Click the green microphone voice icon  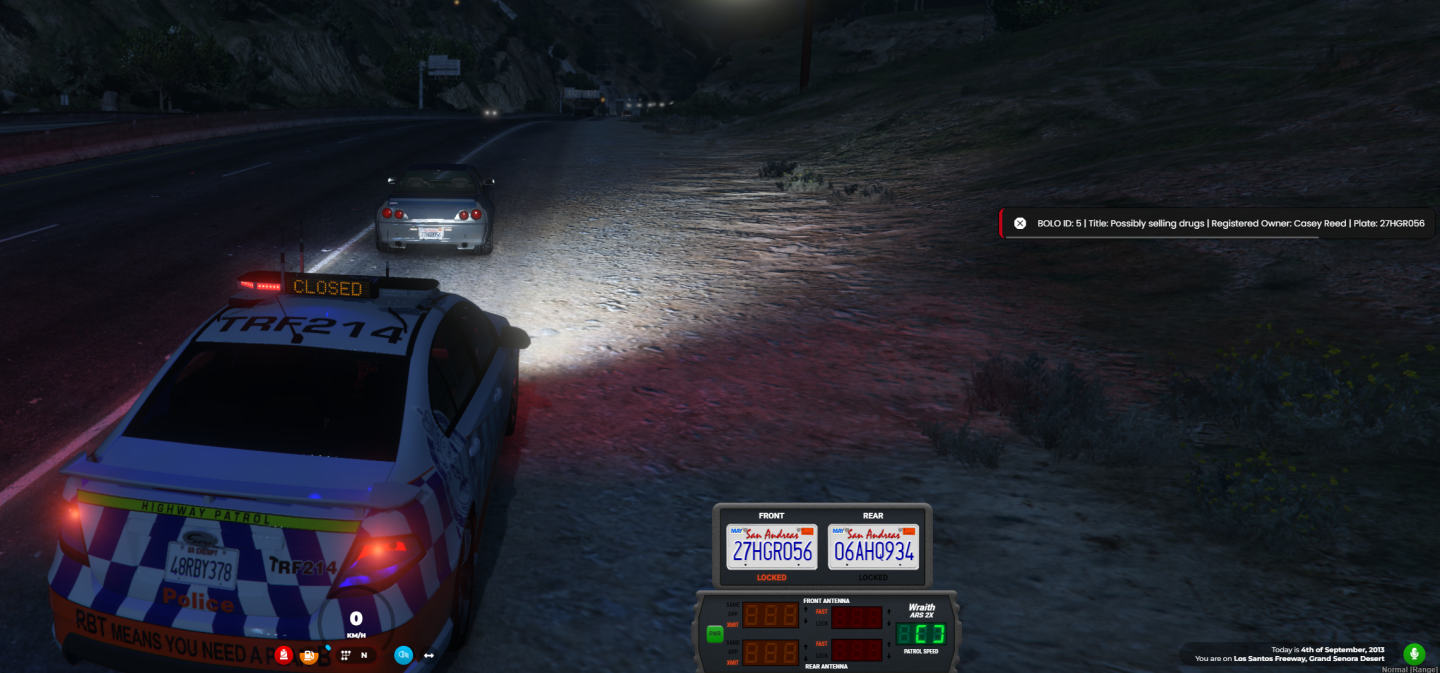click(1414, 654)
